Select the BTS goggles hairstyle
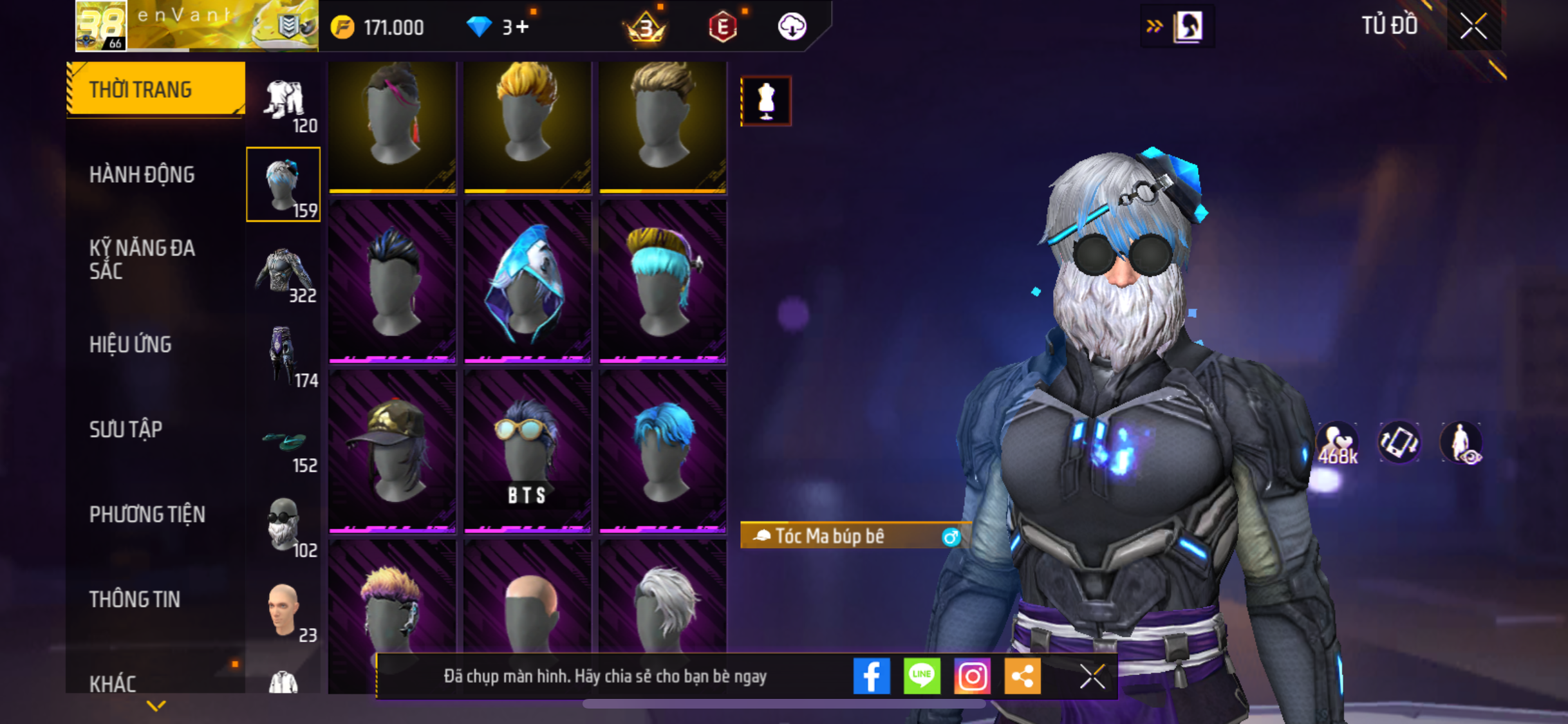The image size is (1568, 724). tap(527, 450)
